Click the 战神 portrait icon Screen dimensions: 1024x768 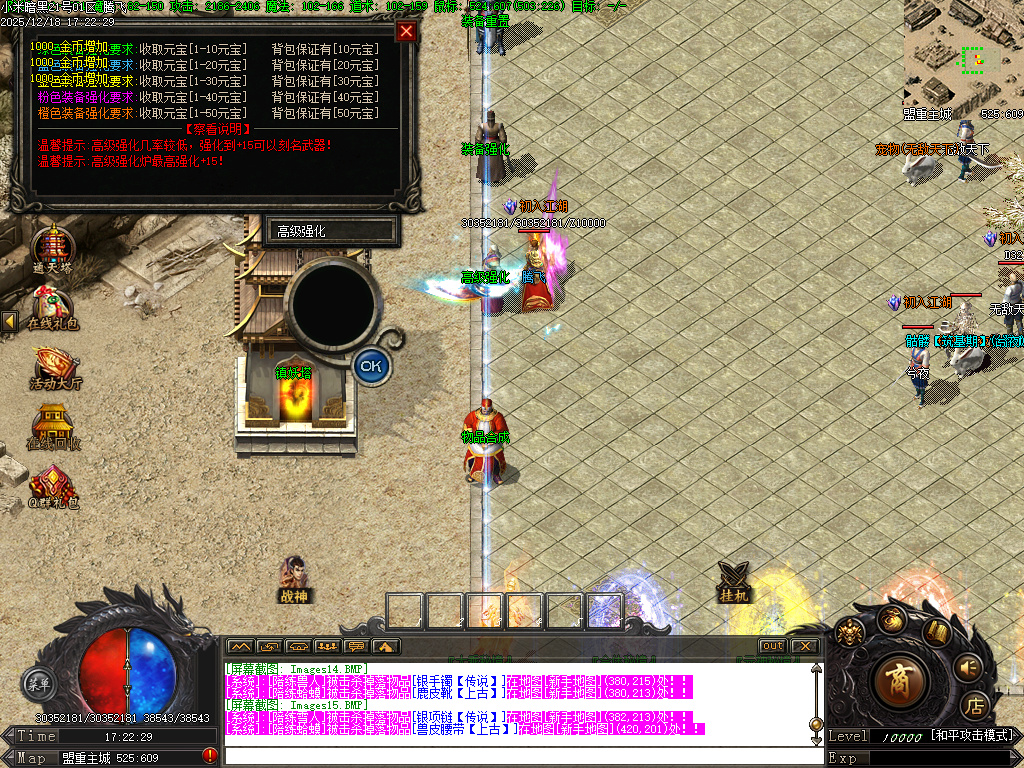click(x=293, y=577)
